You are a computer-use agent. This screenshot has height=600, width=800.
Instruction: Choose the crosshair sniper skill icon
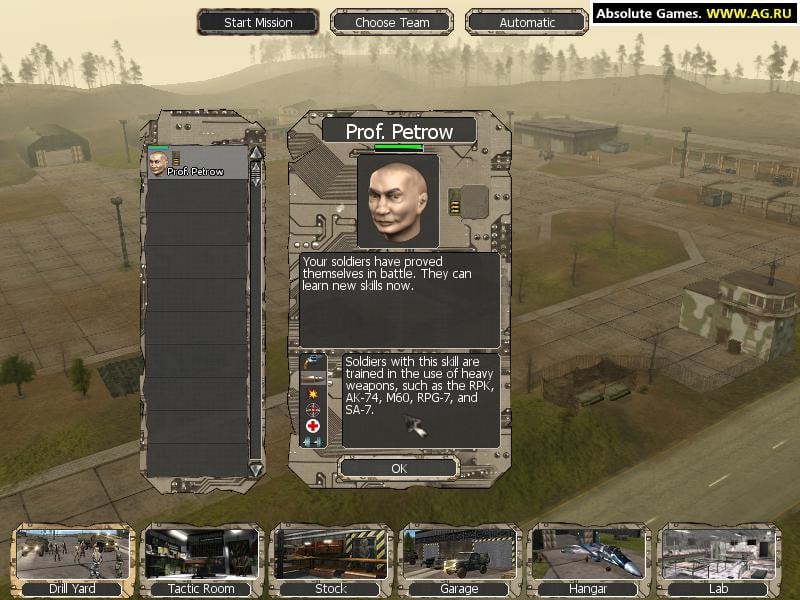(313, 409)
